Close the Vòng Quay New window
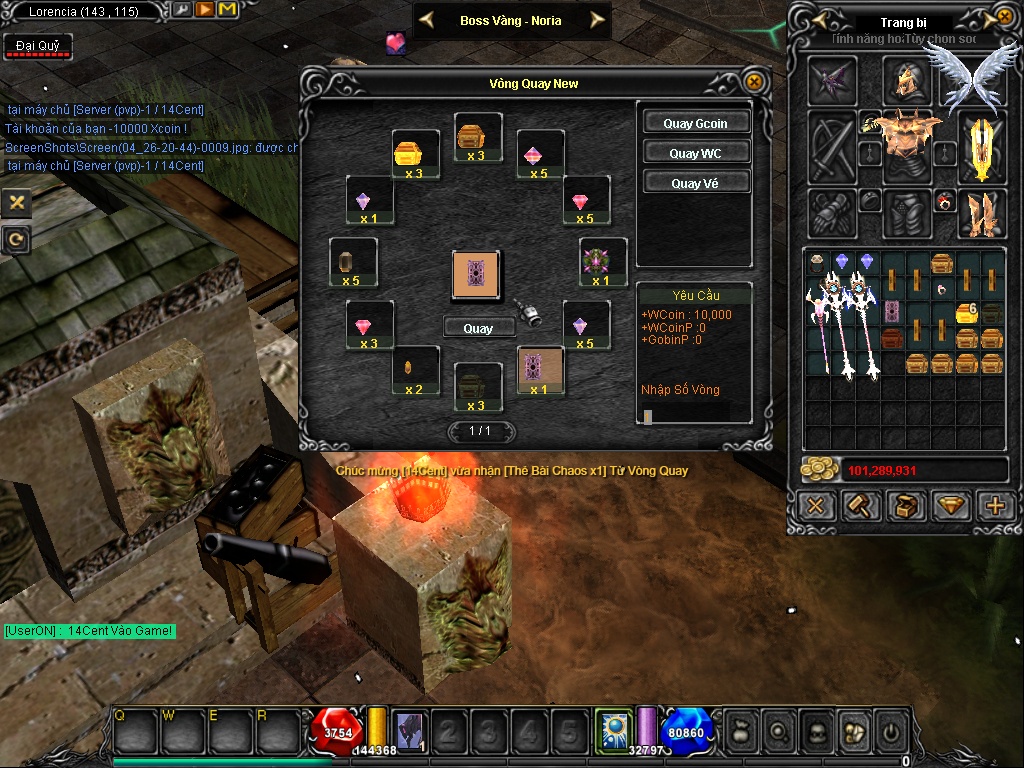The image size is (1024, 768). pyautogui.click(x=755, y=83)
